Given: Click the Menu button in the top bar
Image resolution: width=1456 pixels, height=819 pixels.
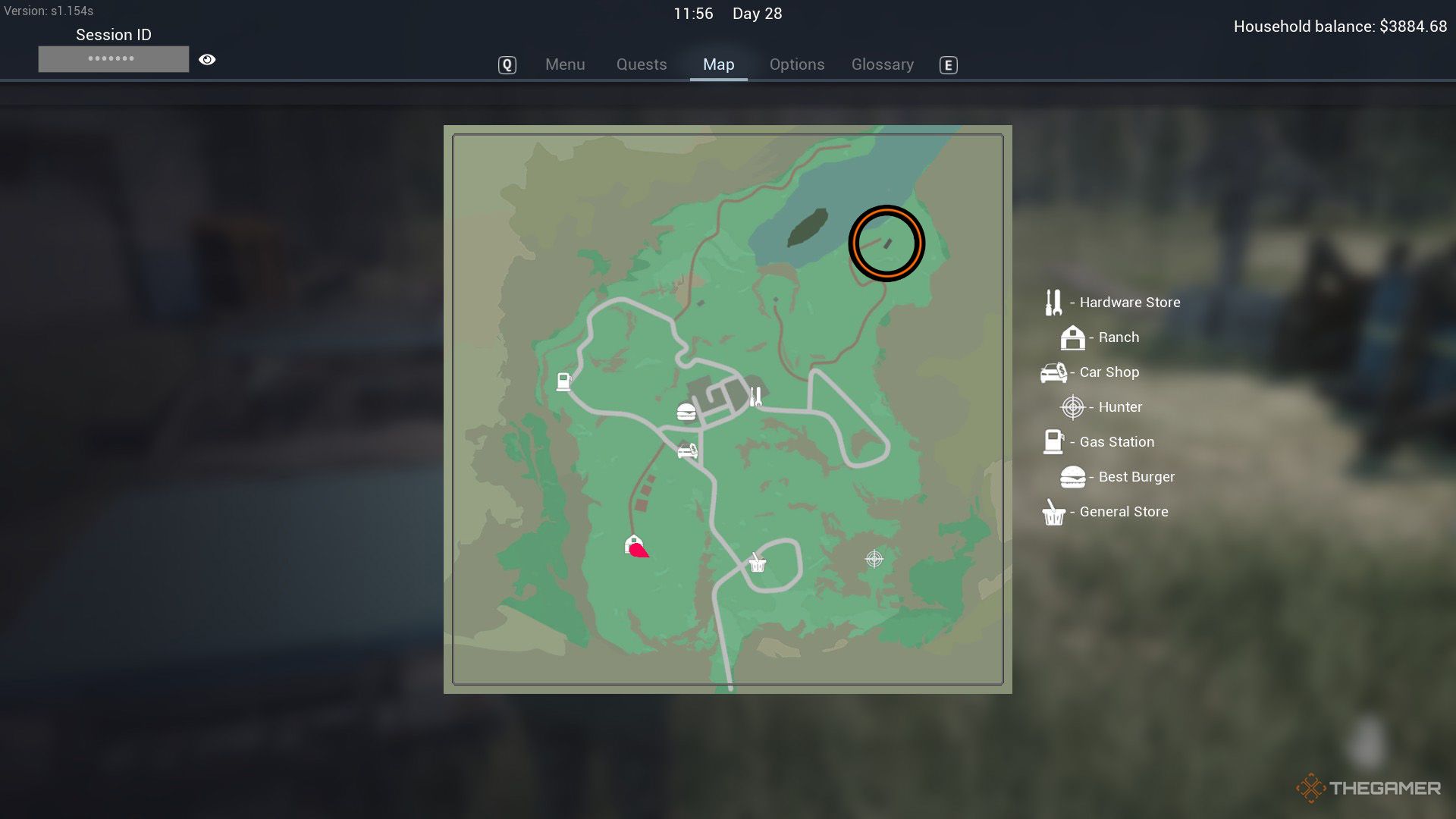Looking at the screenshot, I should click(565, 64).
